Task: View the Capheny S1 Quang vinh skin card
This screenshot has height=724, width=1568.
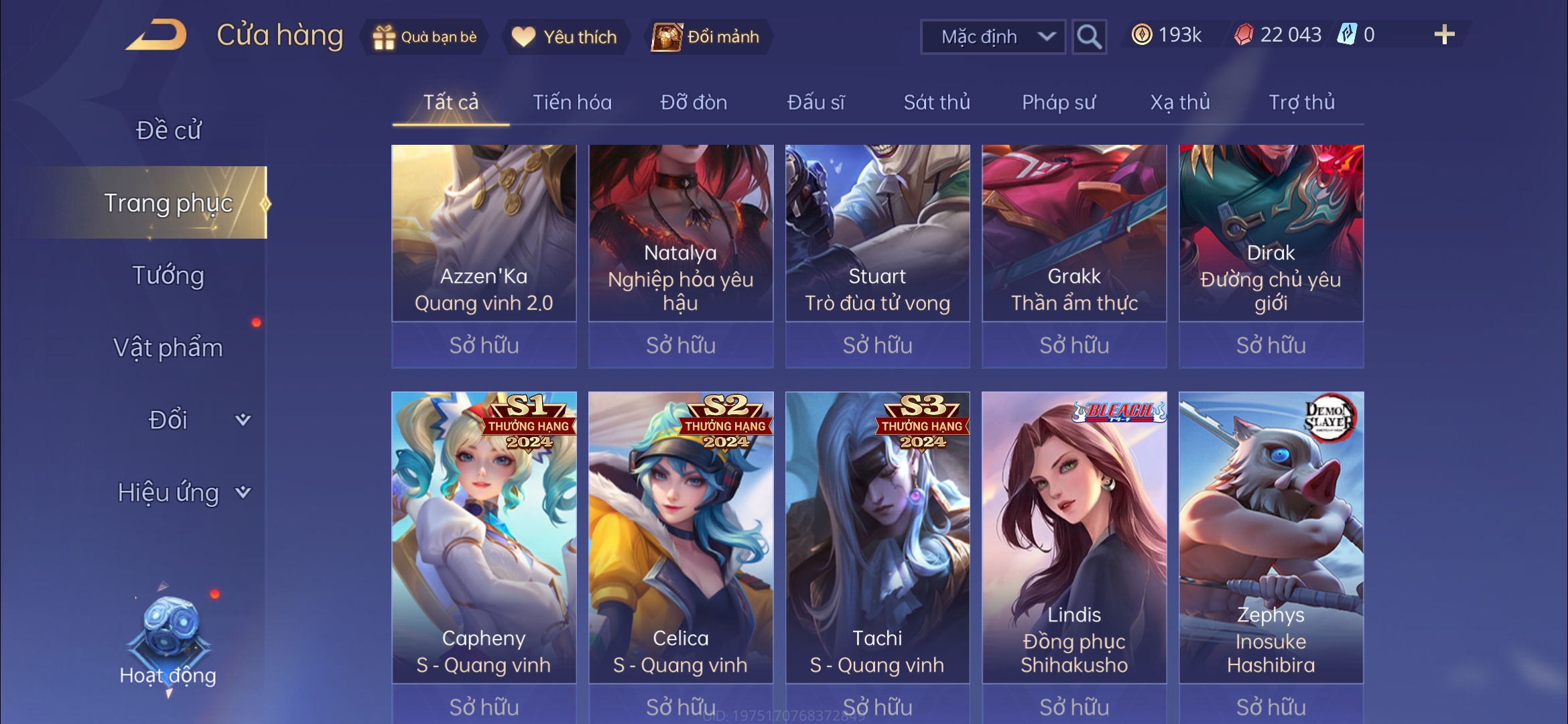Action: pyautogui.click(x=484, y=536)
